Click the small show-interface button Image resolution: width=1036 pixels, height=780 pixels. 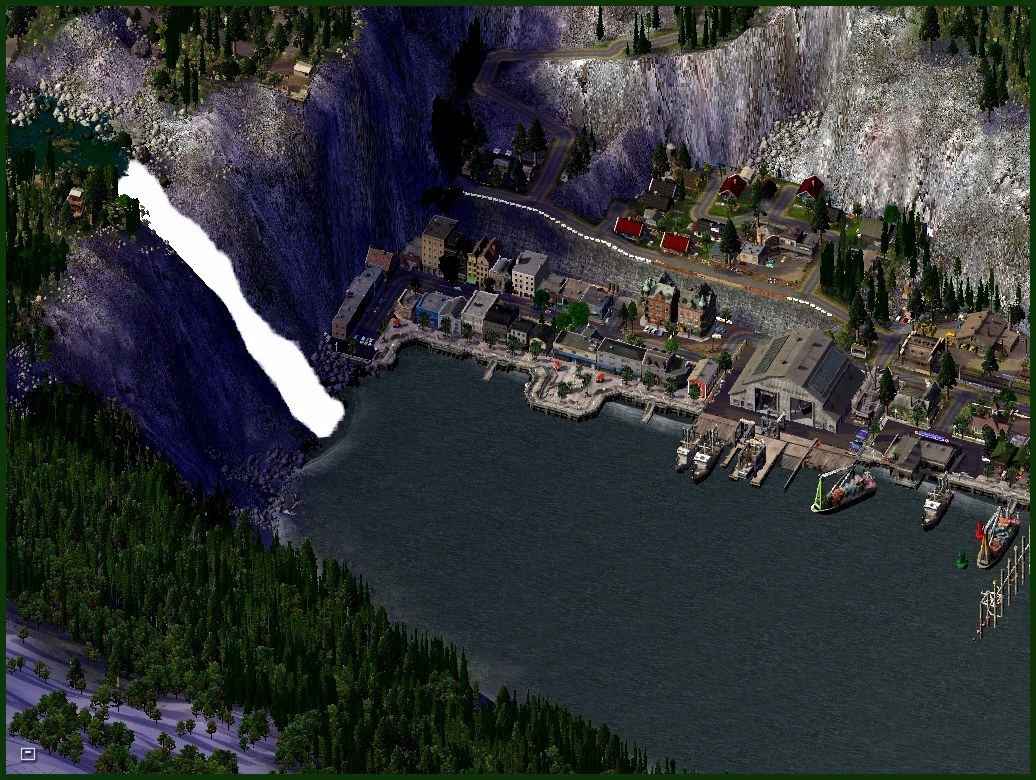(x=28, y=753)
